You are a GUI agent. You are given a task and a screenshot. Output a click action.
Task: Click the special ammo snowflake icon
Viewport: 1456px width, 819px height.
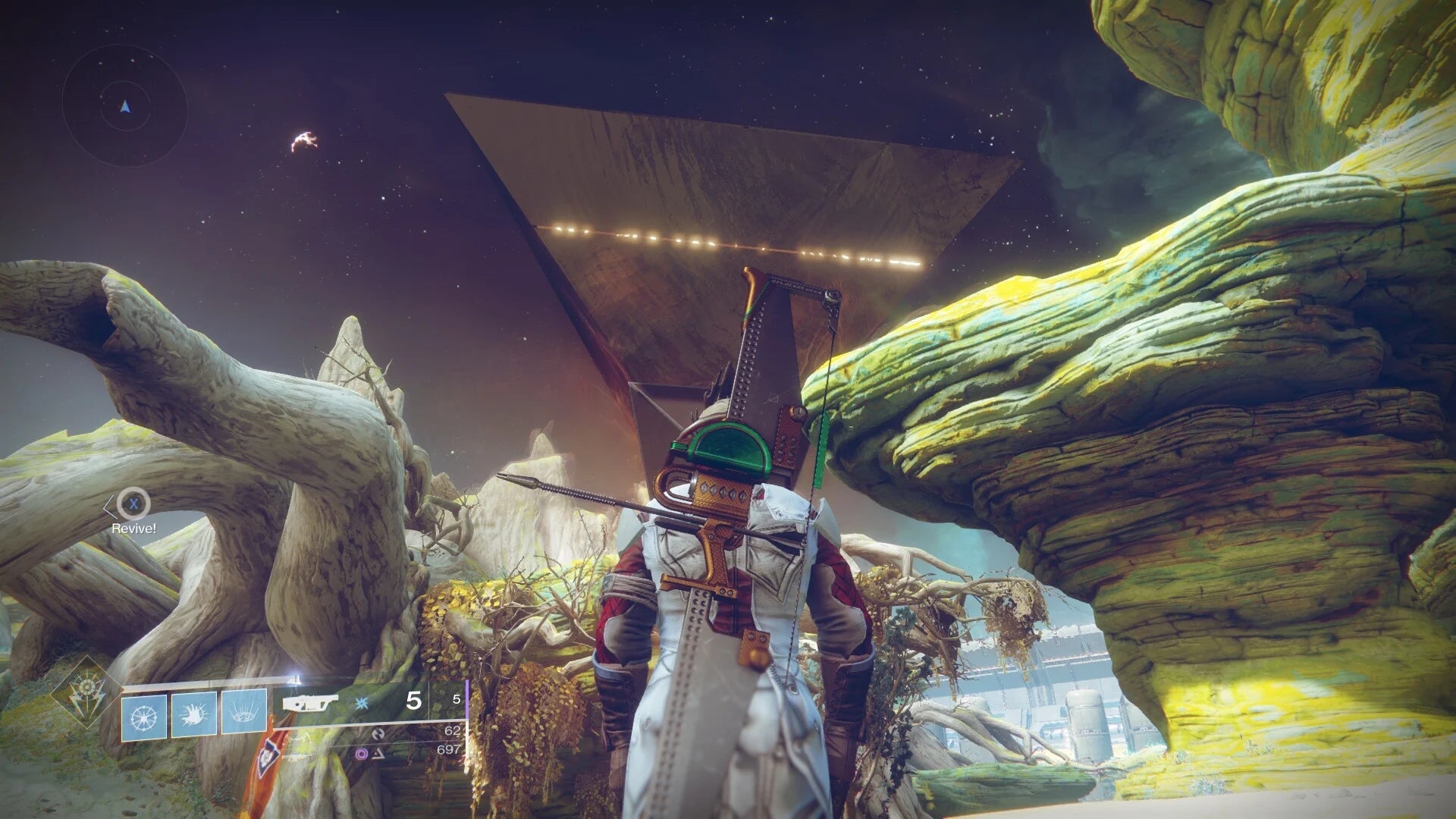[361, 703]
